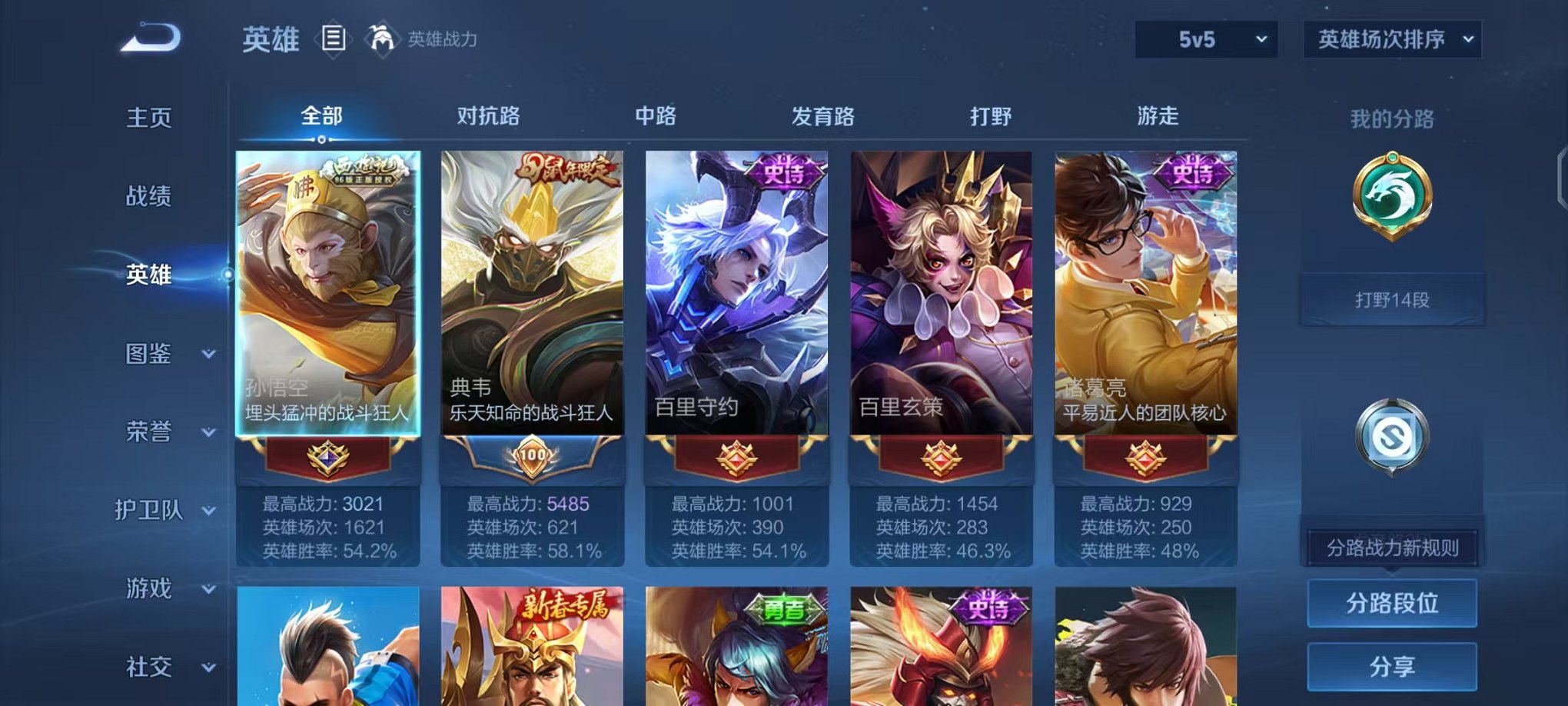Enable the 打野 lane filter
This screenshot has height=706, width=1568.
click(992, 115)
